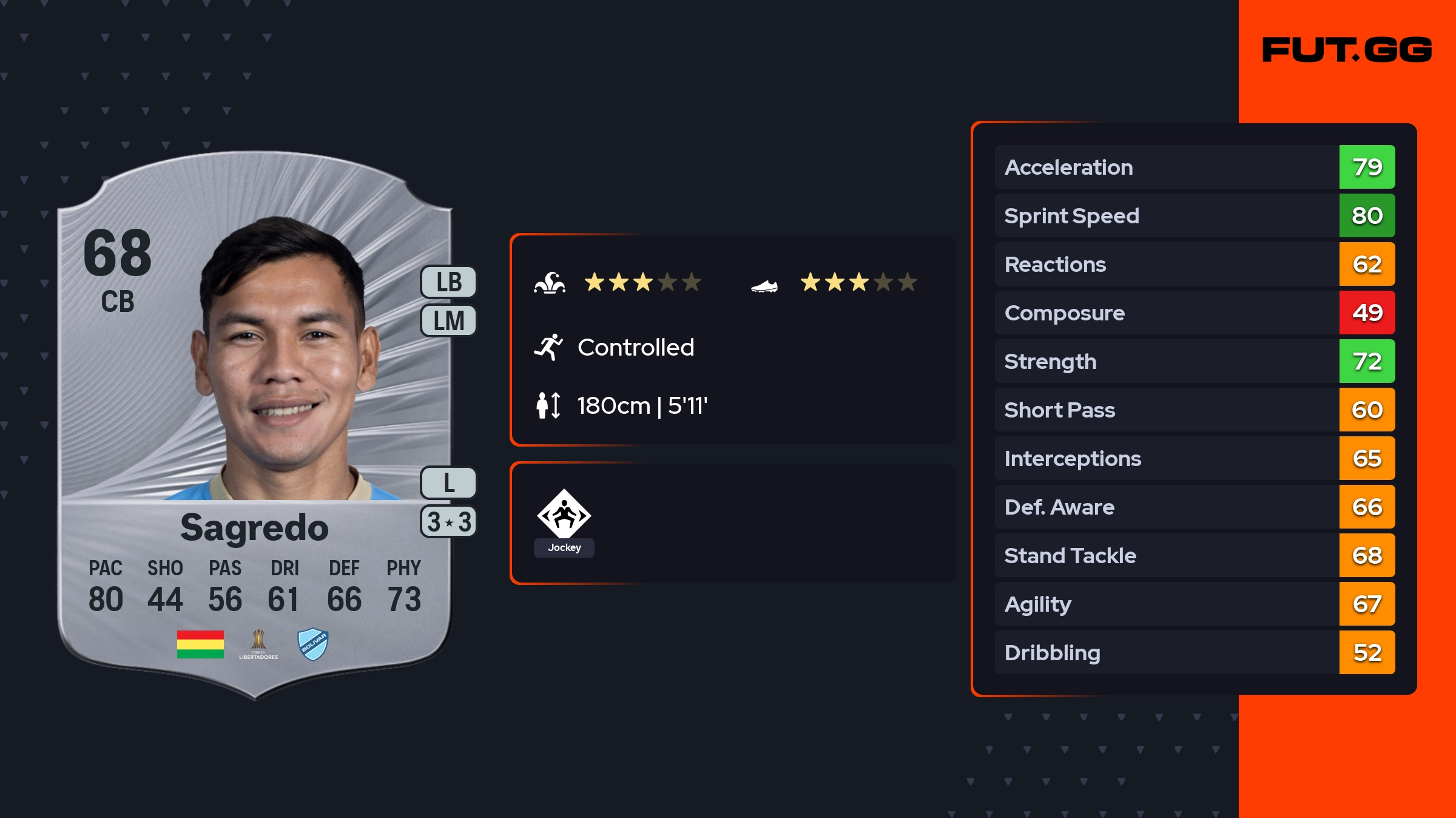
Task: Select the Bolivar club badge
Action: (x=313, y=644)
